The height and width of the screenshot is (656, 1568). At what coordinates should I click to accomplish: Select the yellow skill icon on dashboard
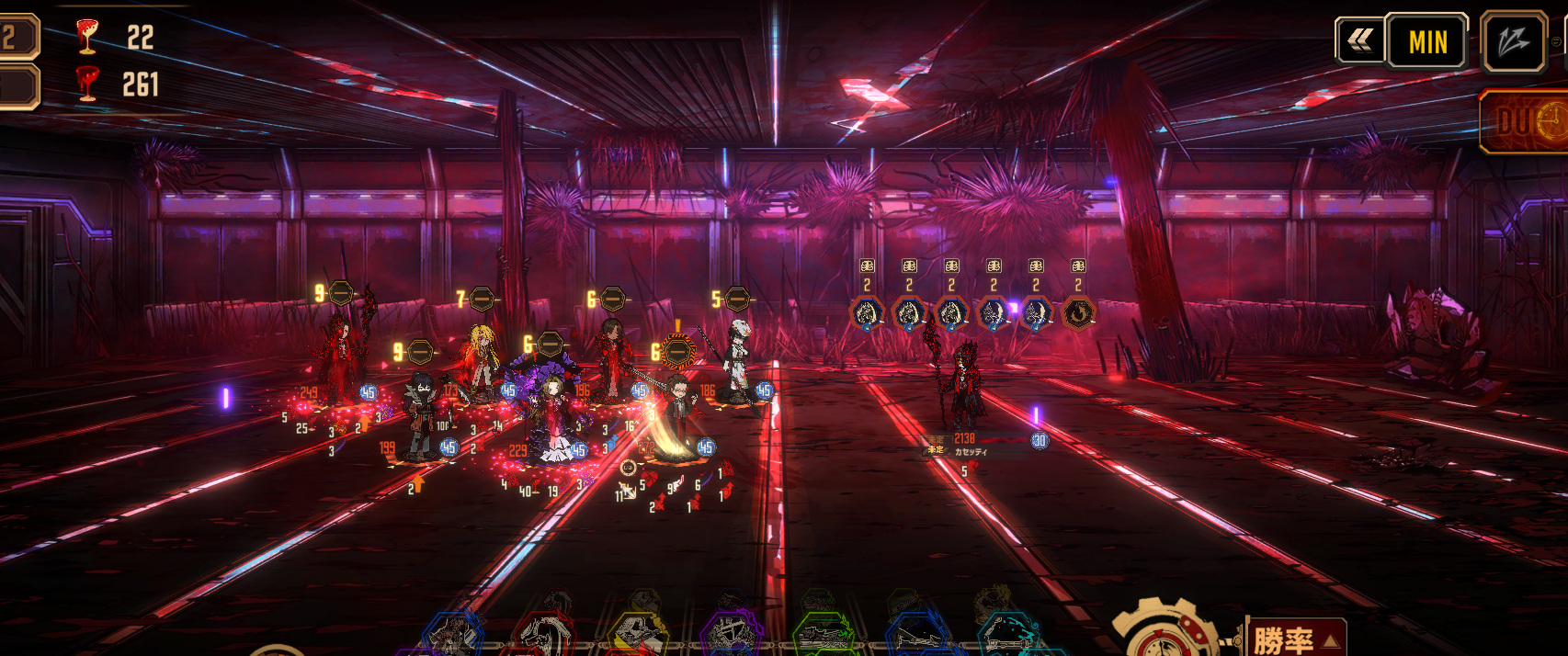[x=639, y=634]
